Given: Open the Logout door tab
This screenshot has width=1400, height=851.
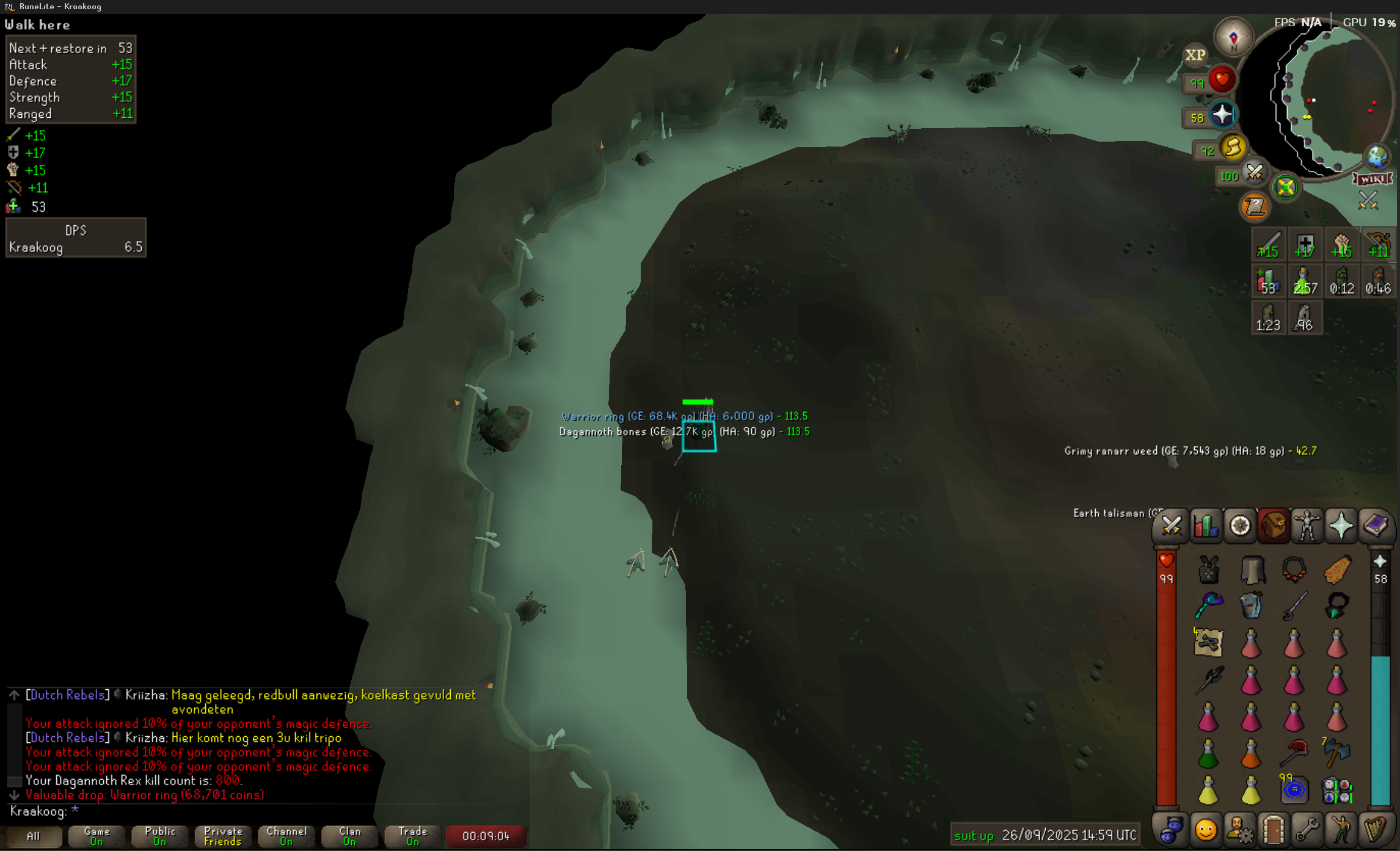Looking at the screenshot, I should tap(1273, 830).
